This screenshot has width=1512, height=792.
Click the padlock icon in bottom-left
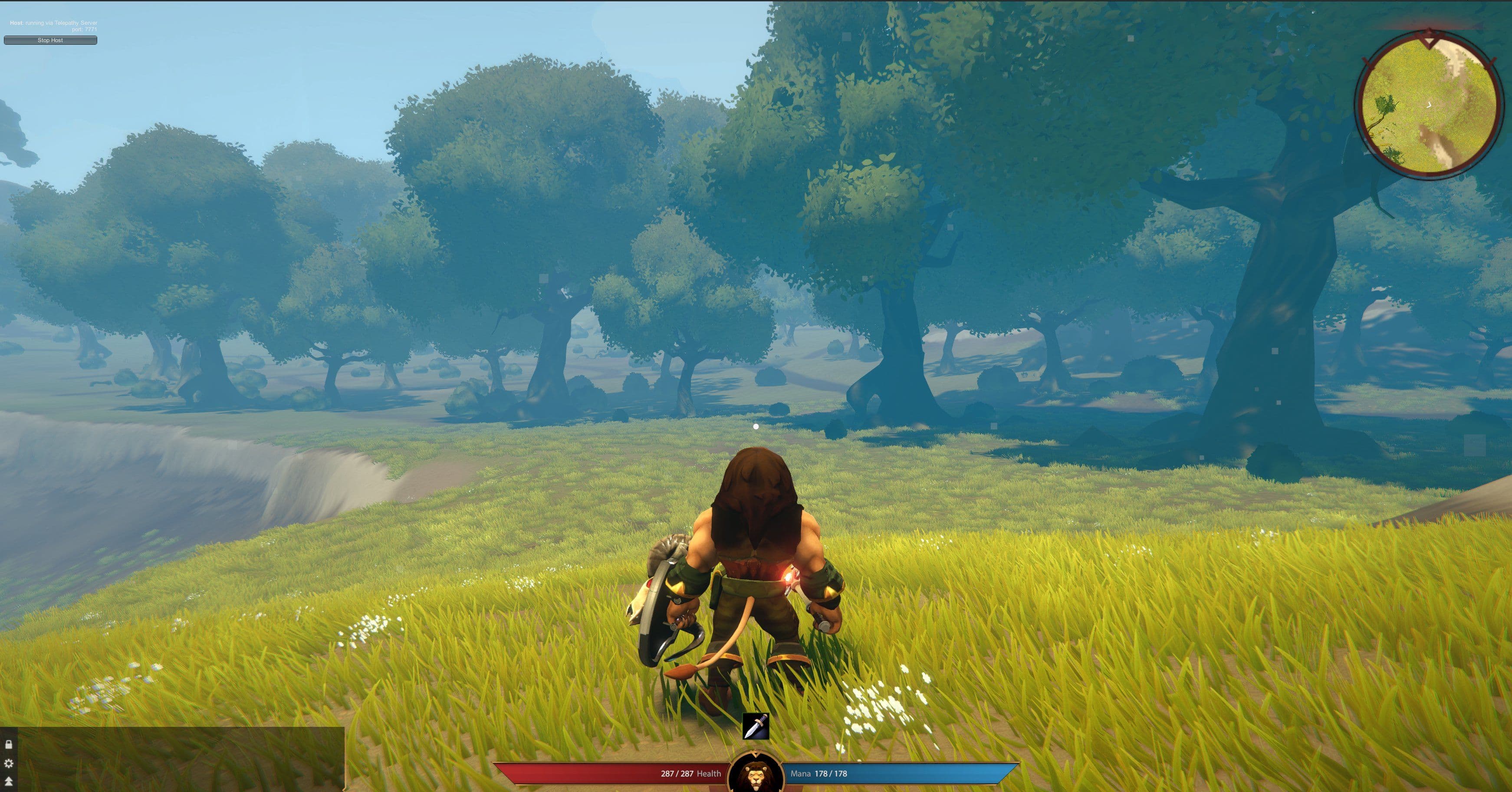9,744
